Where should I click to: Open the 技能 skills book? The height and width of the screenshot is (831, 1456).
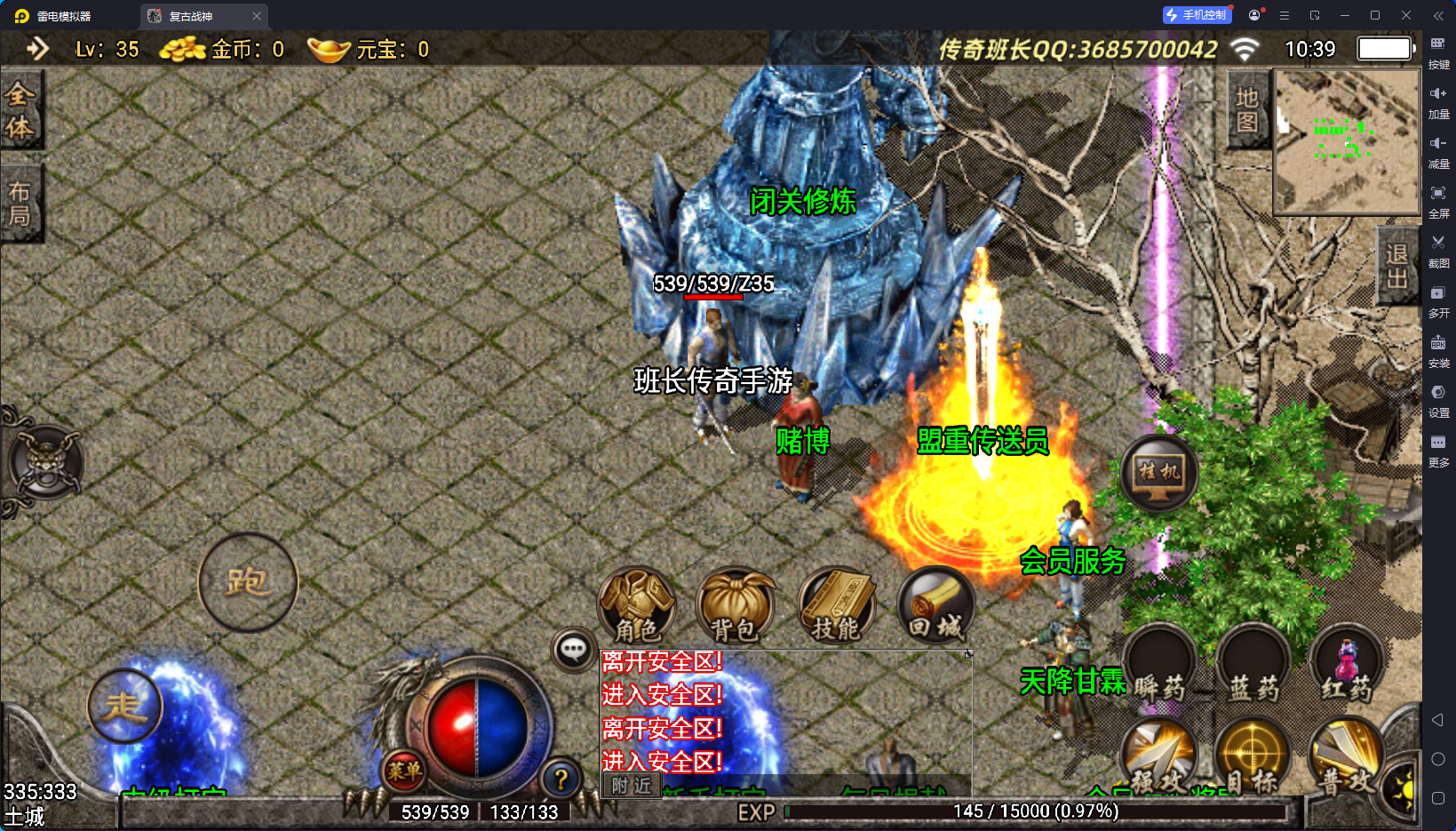[836, 606]
